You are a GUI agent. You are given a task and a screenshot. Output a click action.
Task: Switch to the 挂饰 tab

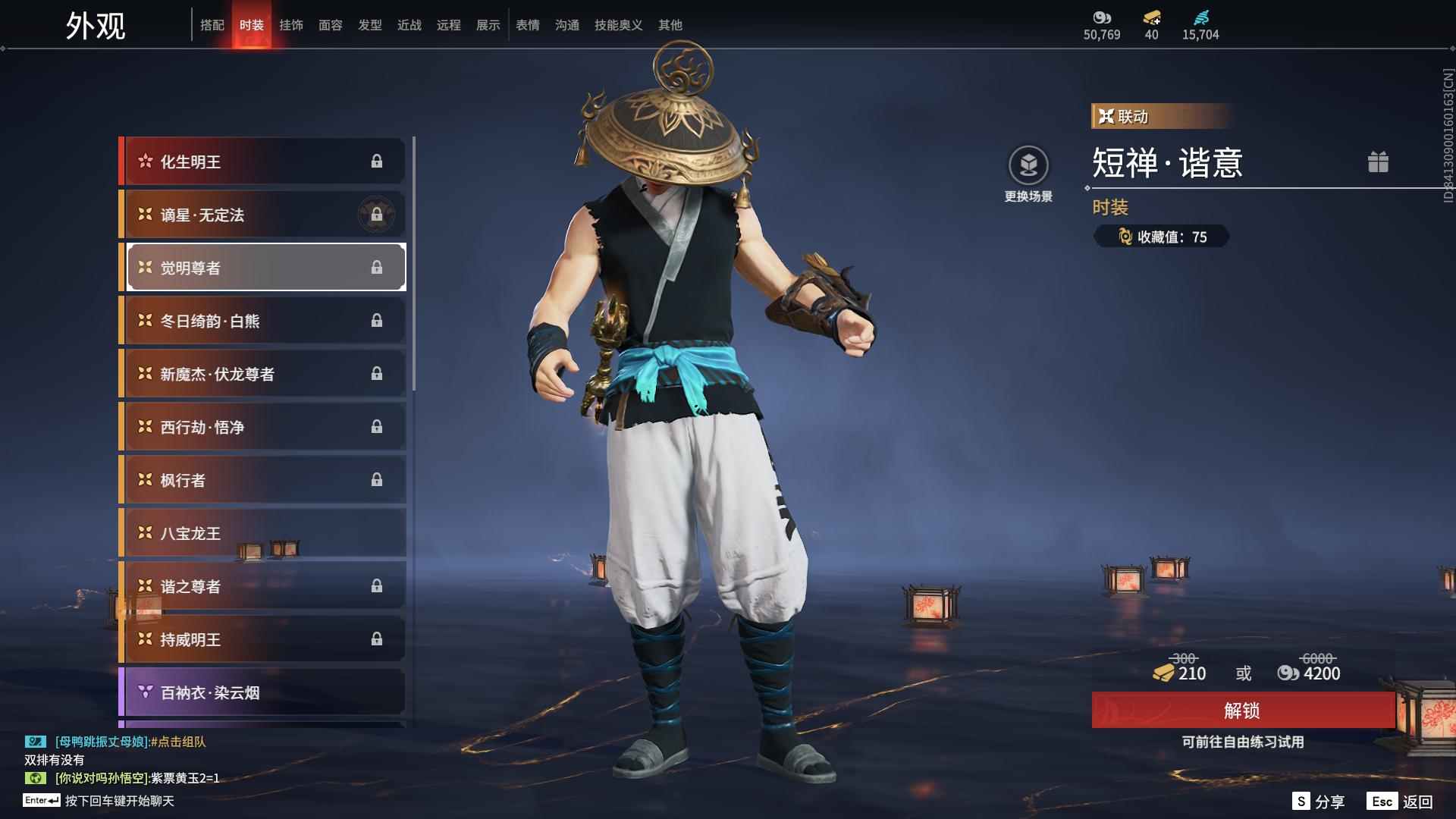tap(292, 25)
